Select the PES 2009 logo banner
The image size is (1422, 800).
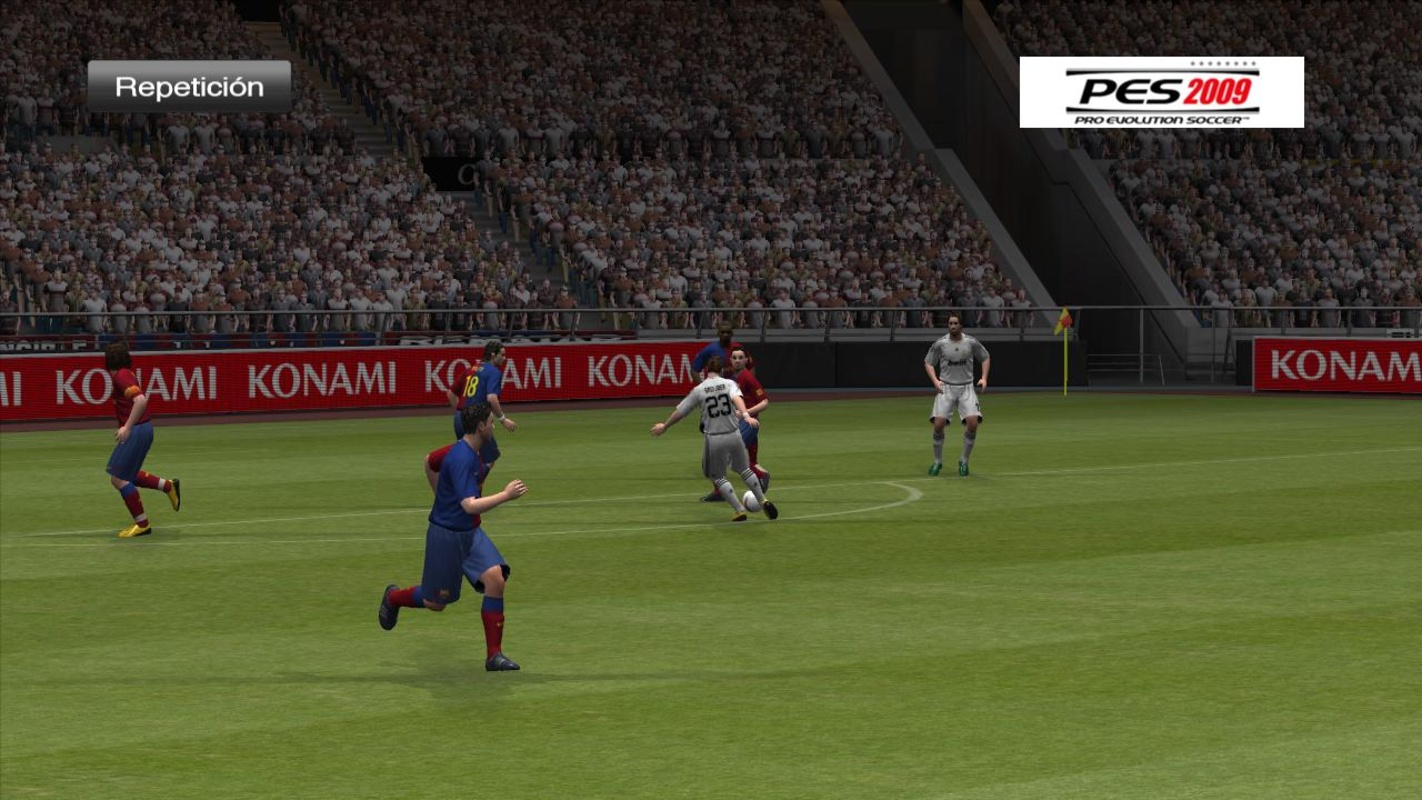1161,92
